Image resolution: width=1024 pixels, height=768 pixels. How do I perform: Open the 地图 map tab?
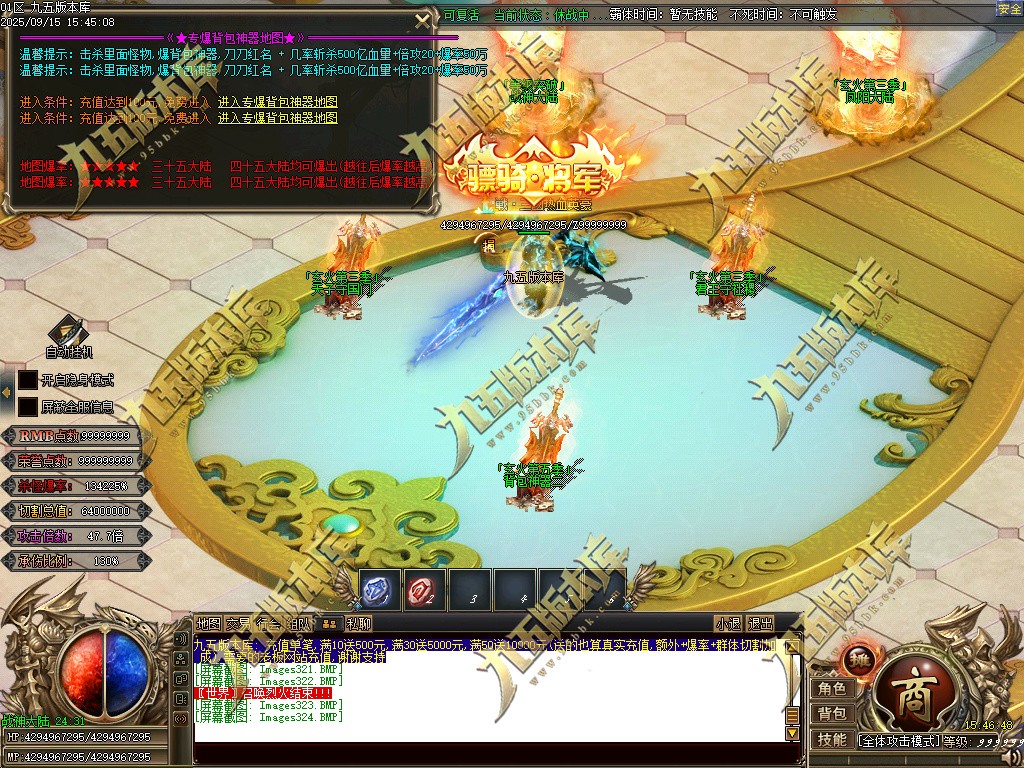pyautogui.click(x=208, y=624)
